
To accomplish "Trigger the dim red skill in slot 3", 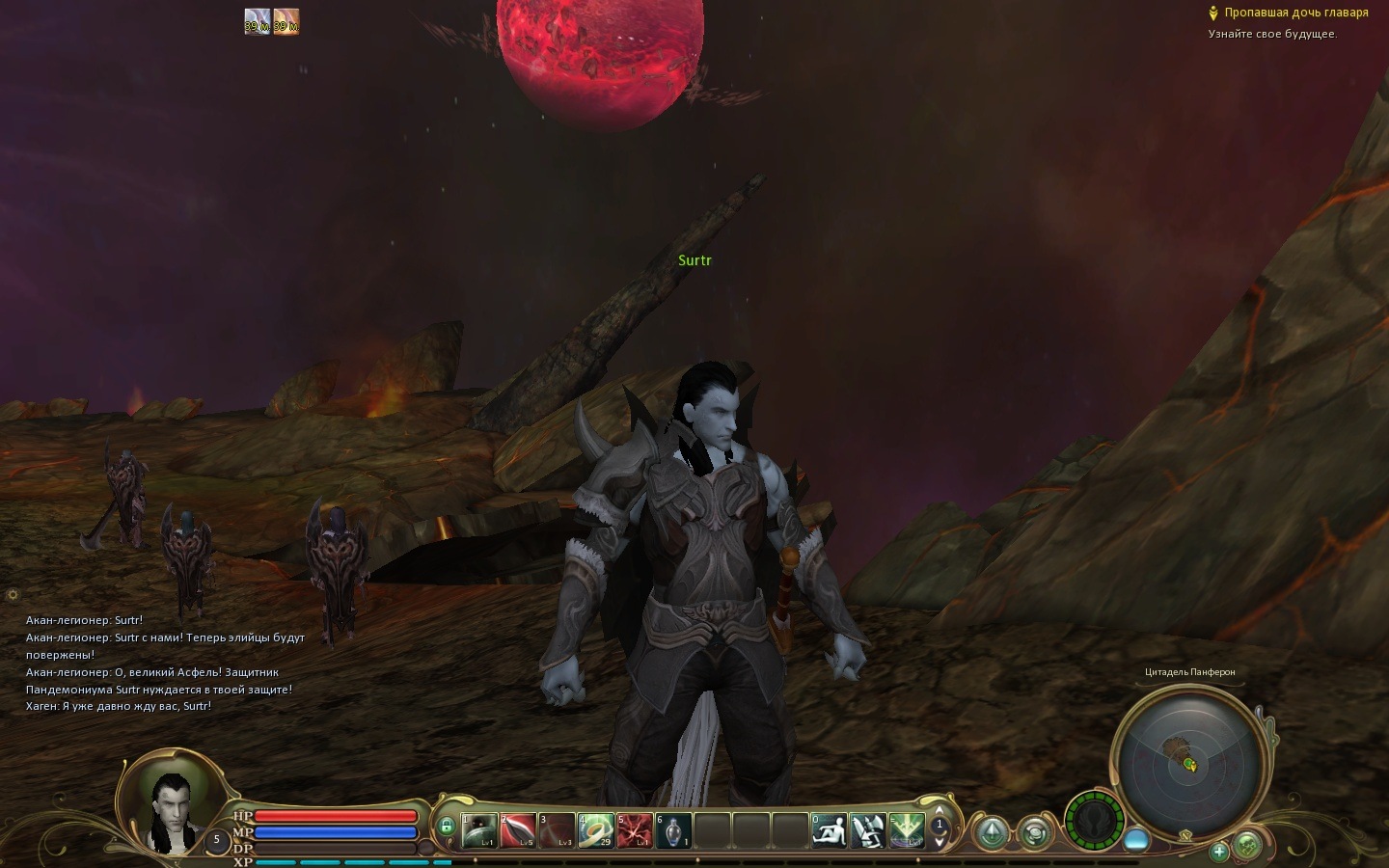I will (x=557, y=829).
